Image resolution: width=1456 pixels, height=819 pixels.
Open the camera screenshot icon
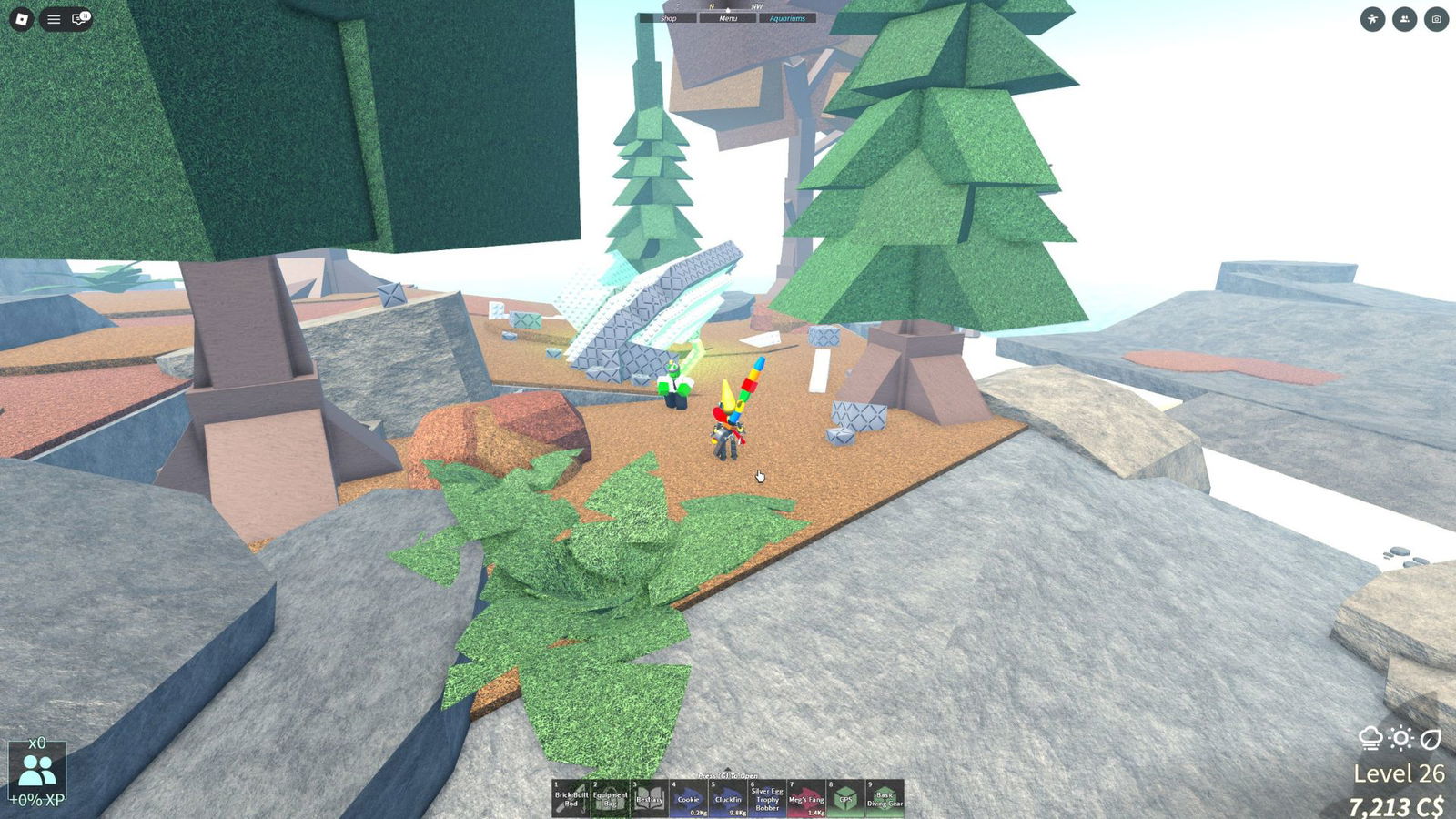pyautogui.click(x=1436, y=18)
